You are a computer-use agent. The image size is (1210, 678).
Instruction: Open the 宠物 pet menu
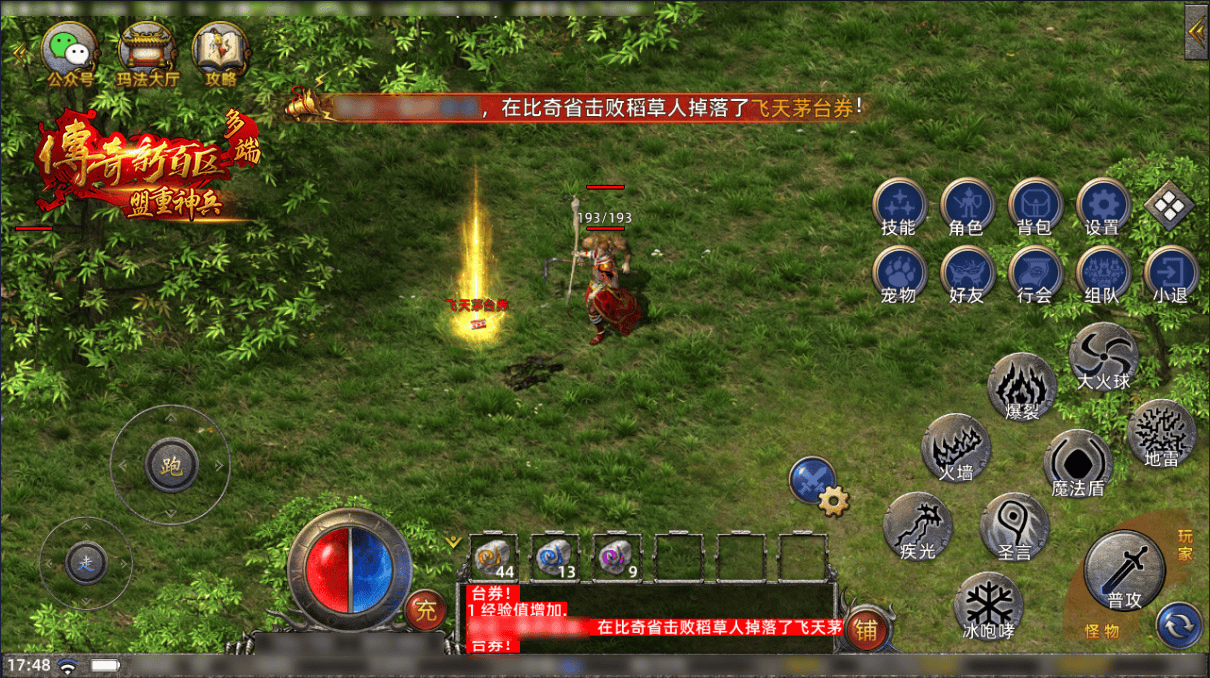click(898, 273)
